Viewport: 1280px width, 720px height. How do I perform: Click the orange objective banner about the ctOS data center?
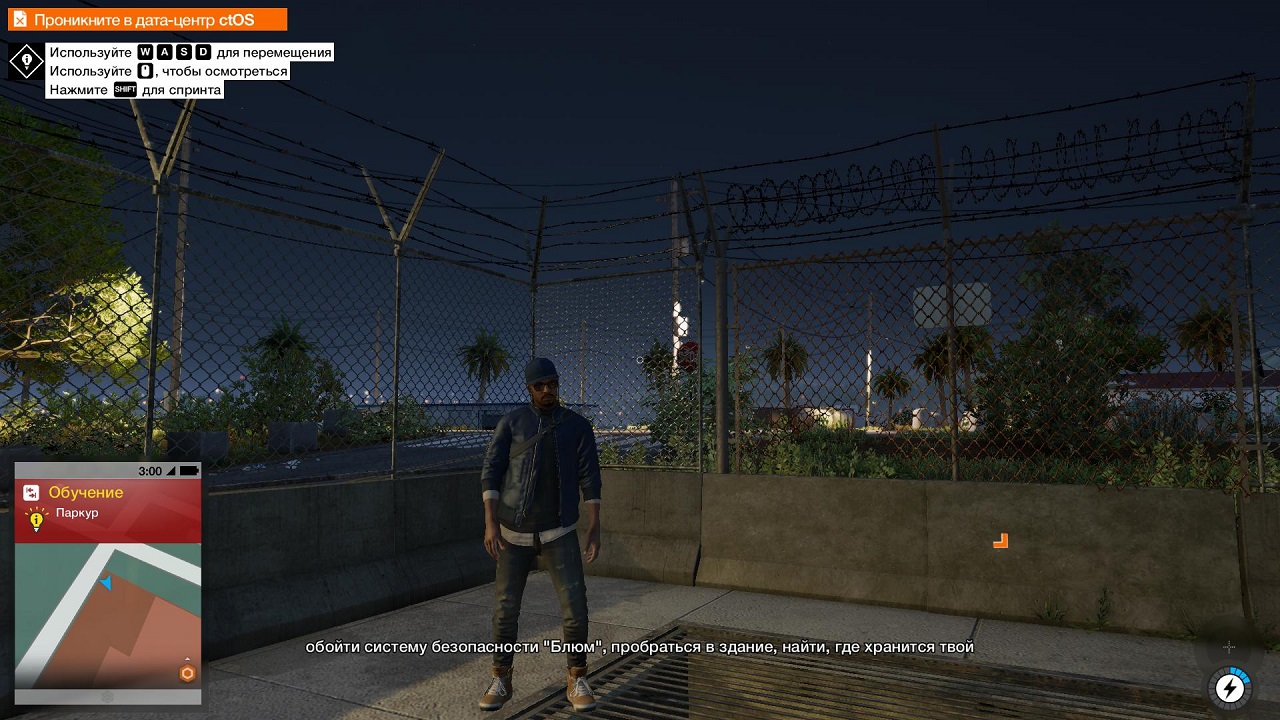click(148, 19)
